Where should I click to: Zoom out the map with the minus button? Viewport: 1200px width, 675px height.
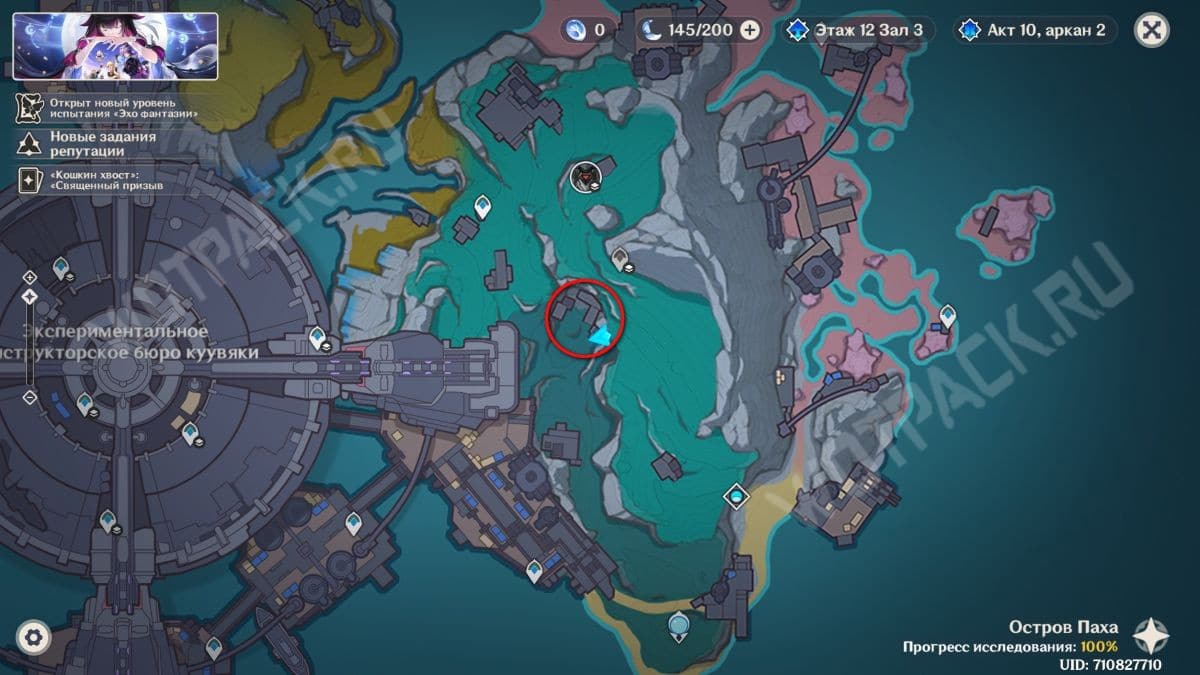click(x=30, y=397)
